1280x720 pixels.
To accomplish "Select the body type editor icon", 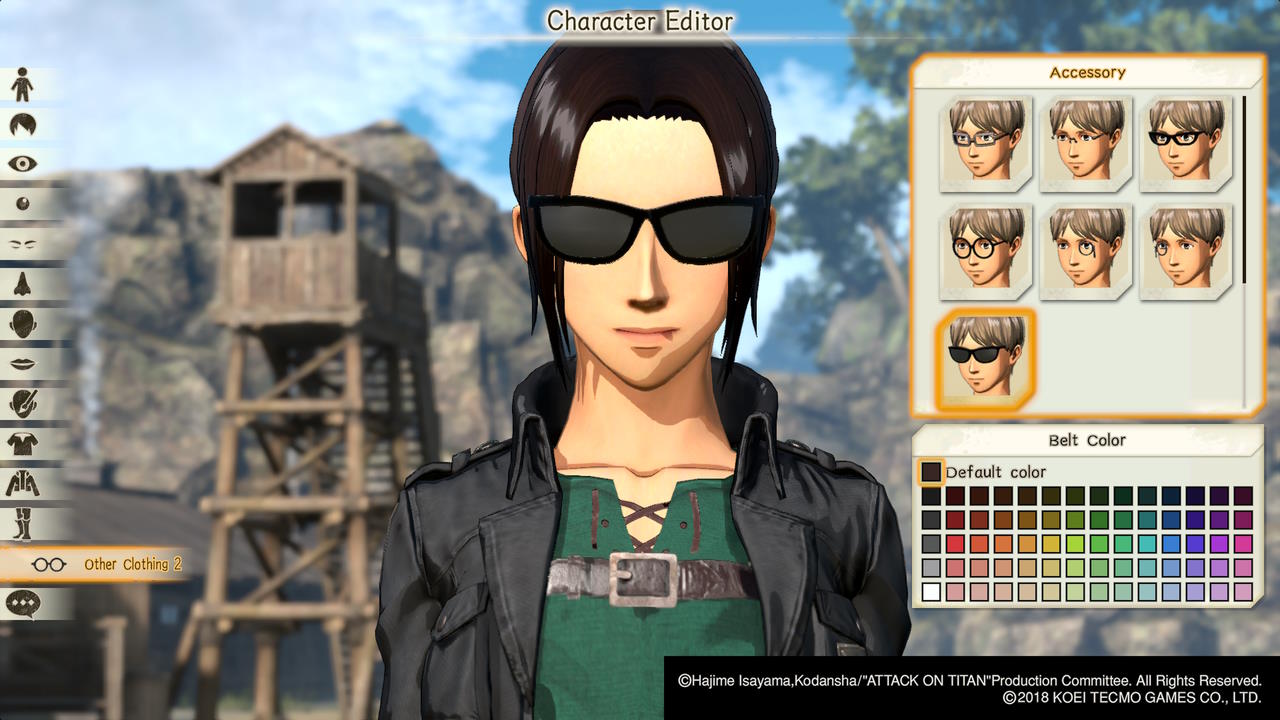I will (22, 85).
